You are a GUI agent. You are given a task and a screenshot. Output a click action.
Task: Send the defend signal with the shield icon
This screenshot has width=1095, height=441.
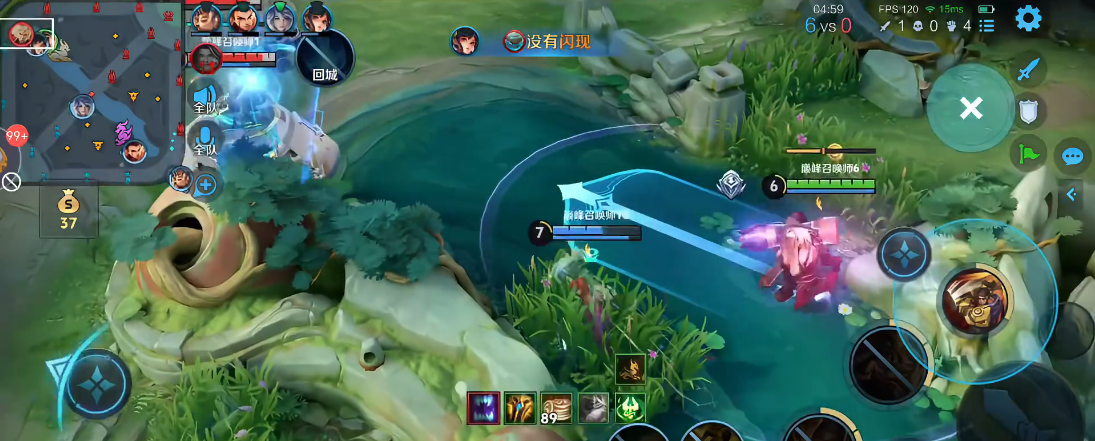pos(1029,111)
